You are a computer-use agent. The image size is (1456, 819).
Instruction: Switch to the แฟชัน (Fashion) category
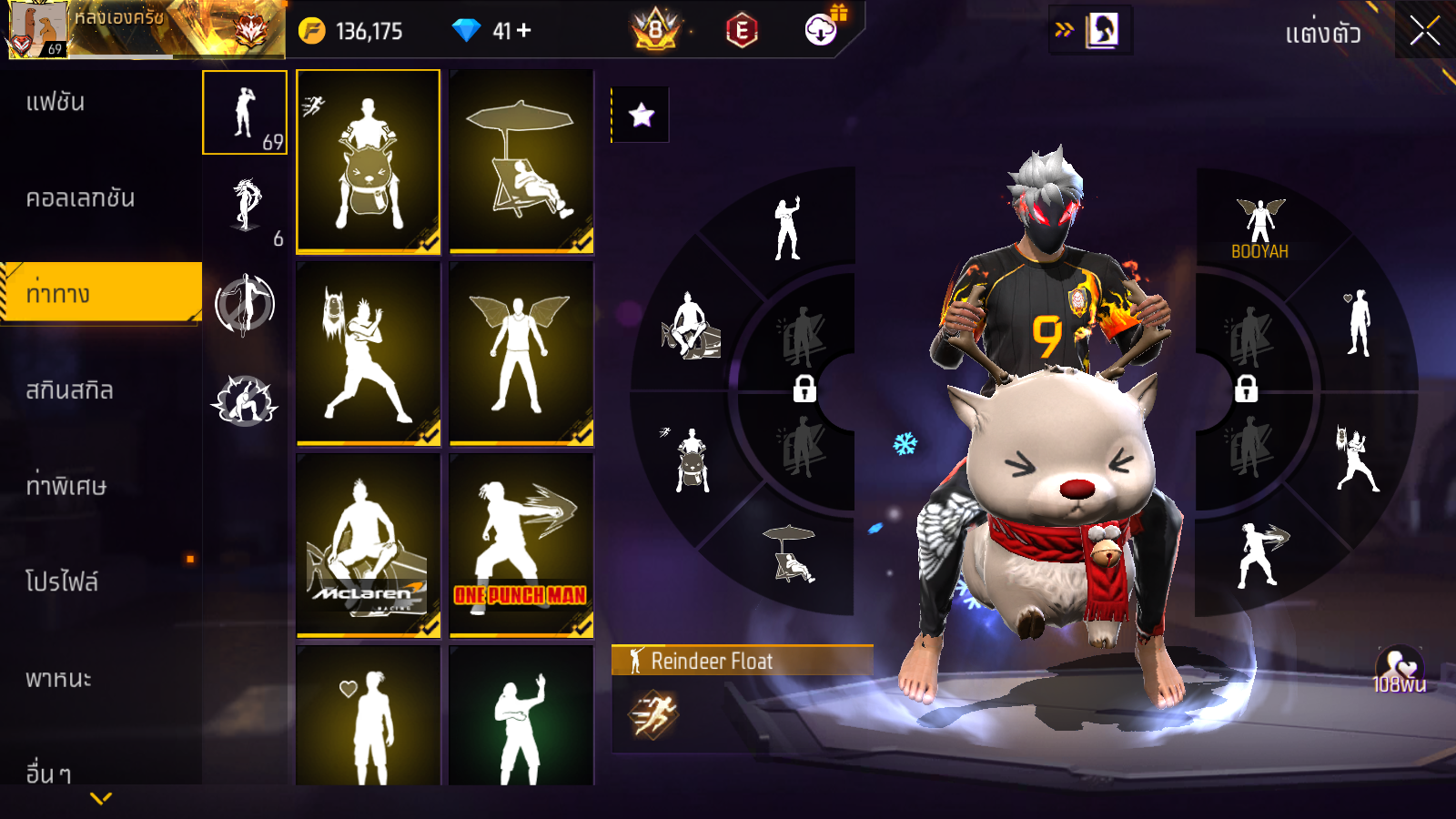click(x=56, y=102)
